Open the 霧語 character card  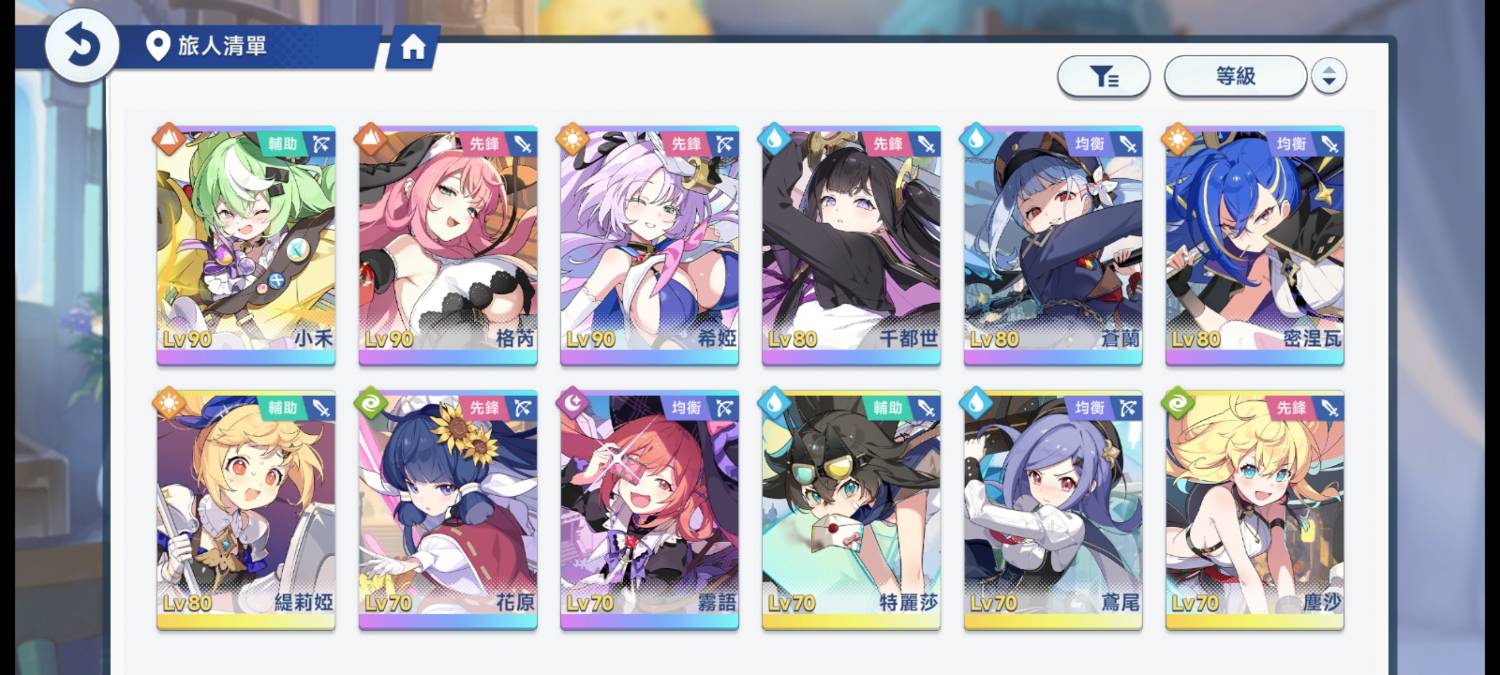point(649,509)
